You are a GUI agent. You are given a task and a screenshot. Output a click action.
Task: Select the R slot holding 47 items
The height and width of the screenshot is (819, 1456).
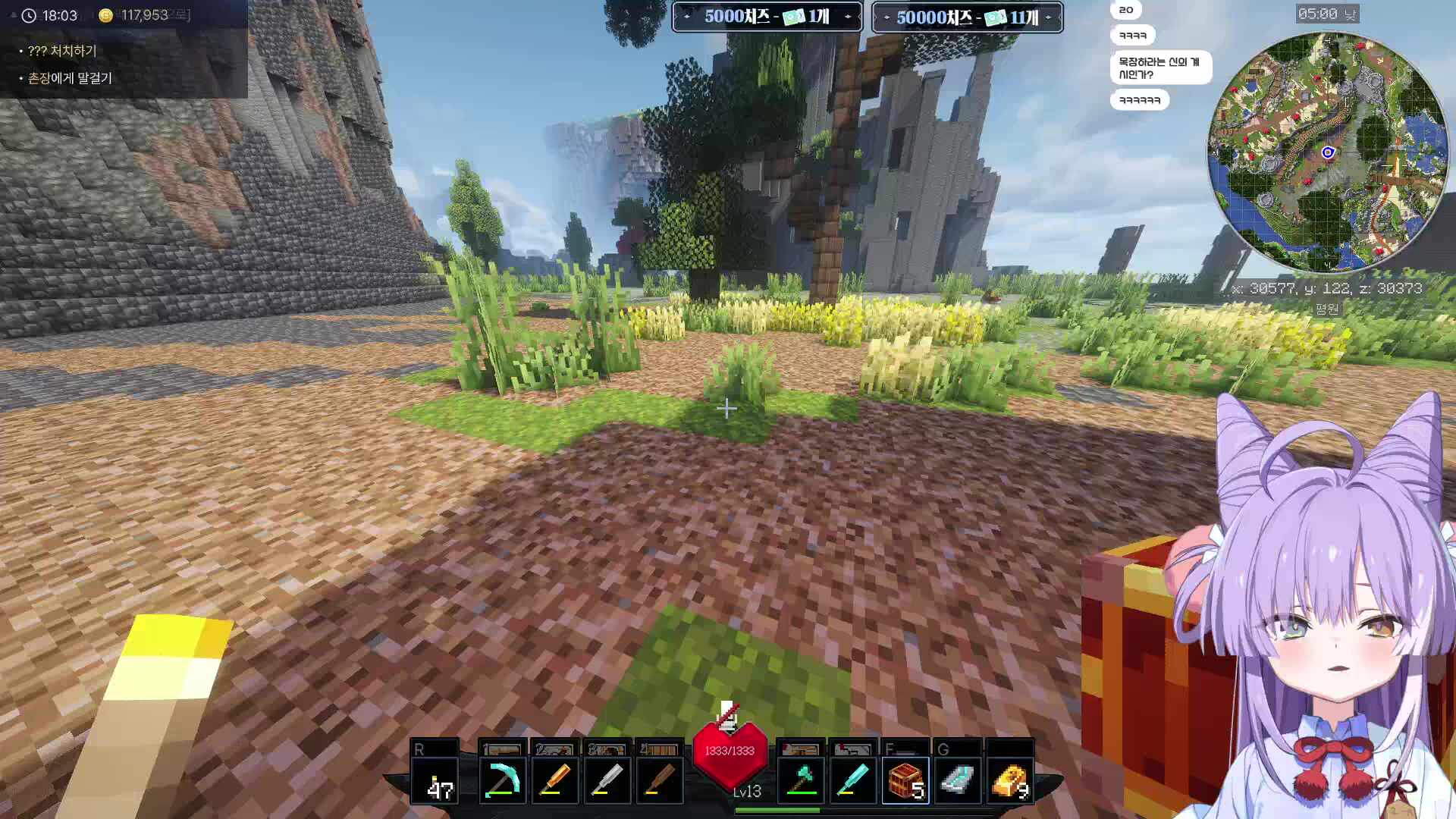pyautogui.click(x=435, y=780)
